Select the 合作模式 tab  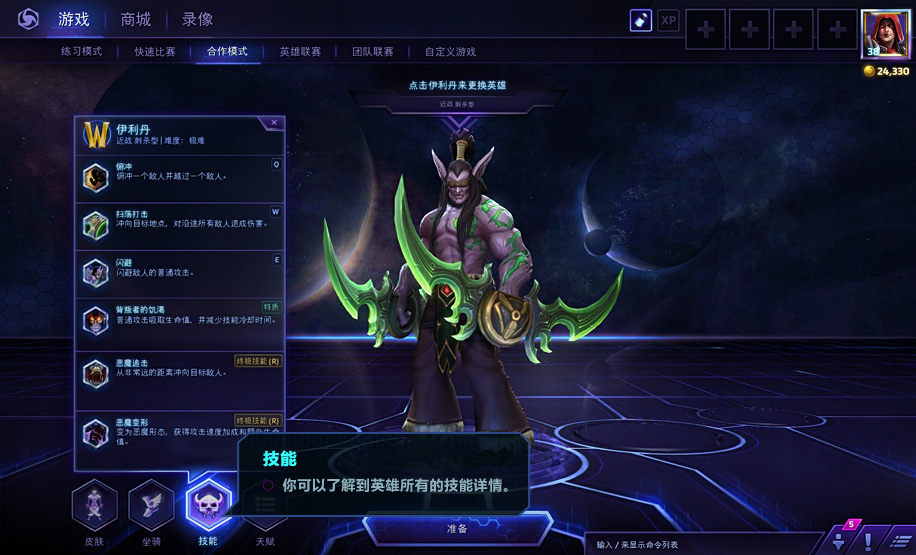(226, 51)
